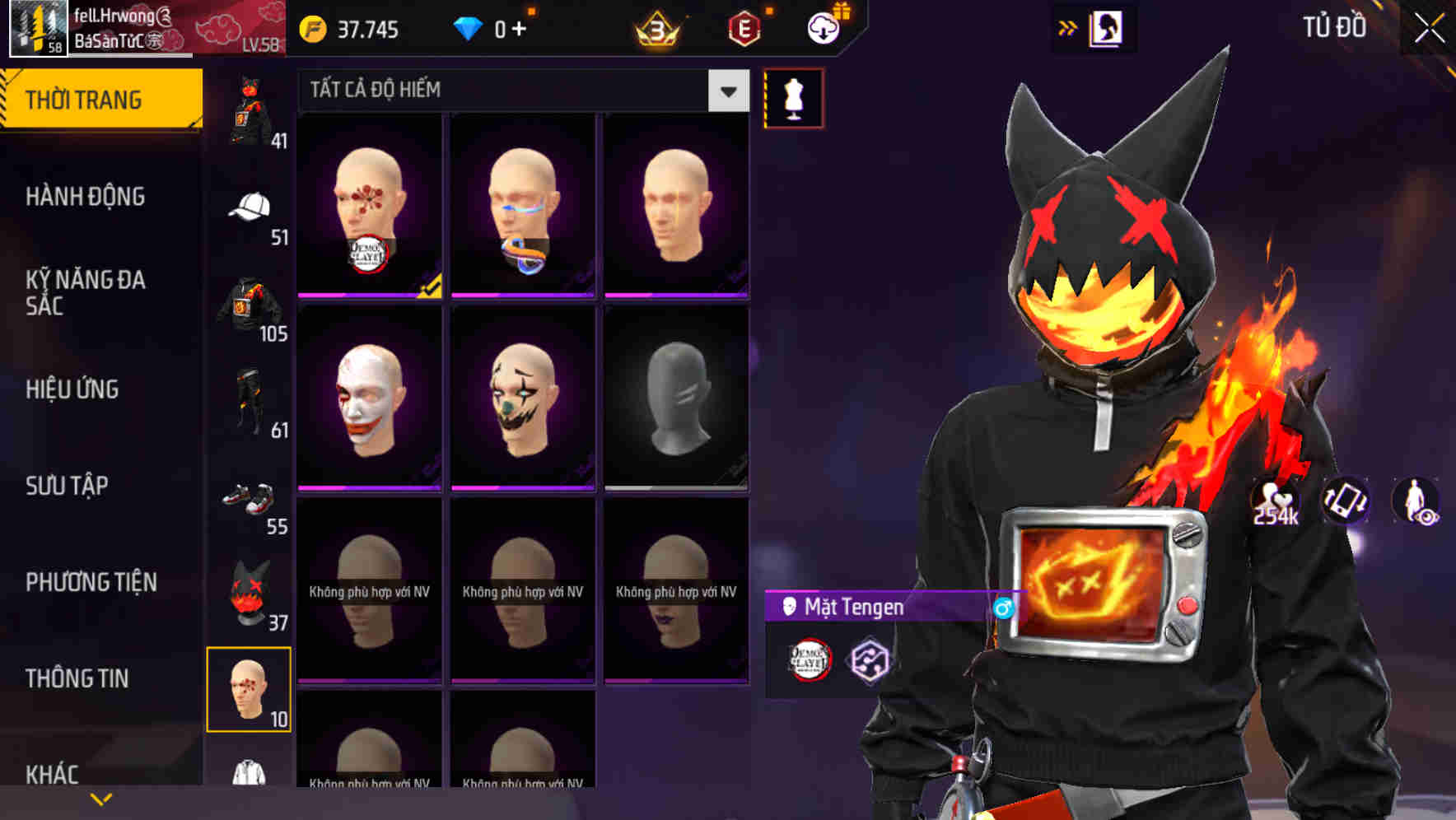Toggle the character view eye icon
This screenshot has width=1456, height=820.
(1418, 503)
